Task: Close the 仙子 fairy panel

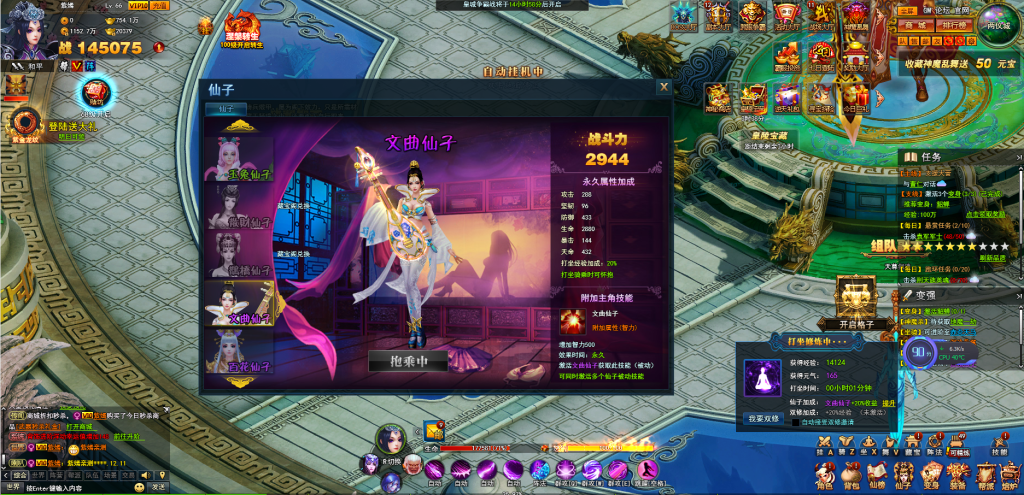Action: coord(663,87)
